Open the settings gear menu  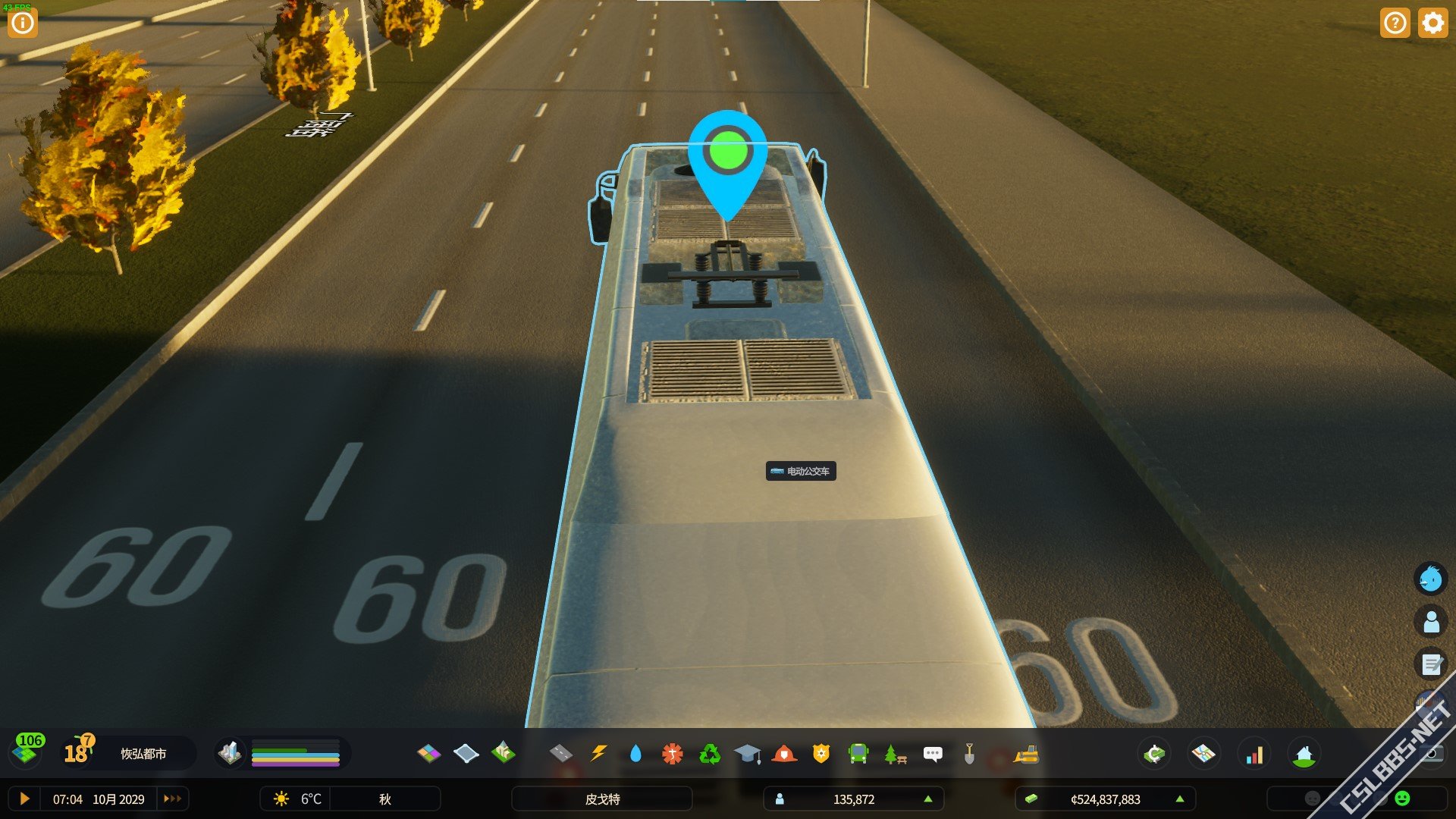[x=1432, y=23]
